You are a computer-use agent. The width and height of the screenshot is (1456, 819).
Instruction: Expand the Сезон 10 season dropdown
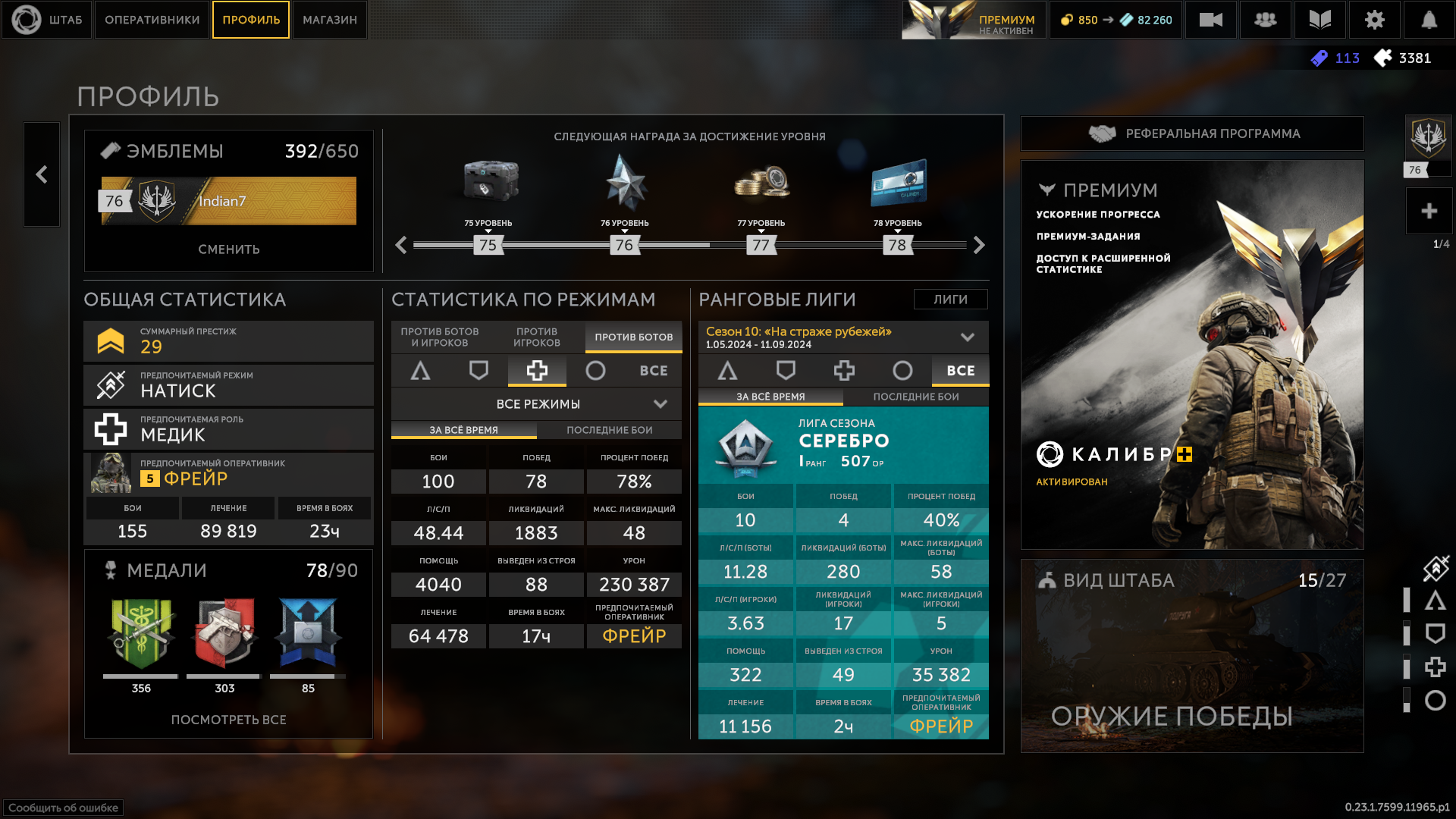click(x=967, y=337)
